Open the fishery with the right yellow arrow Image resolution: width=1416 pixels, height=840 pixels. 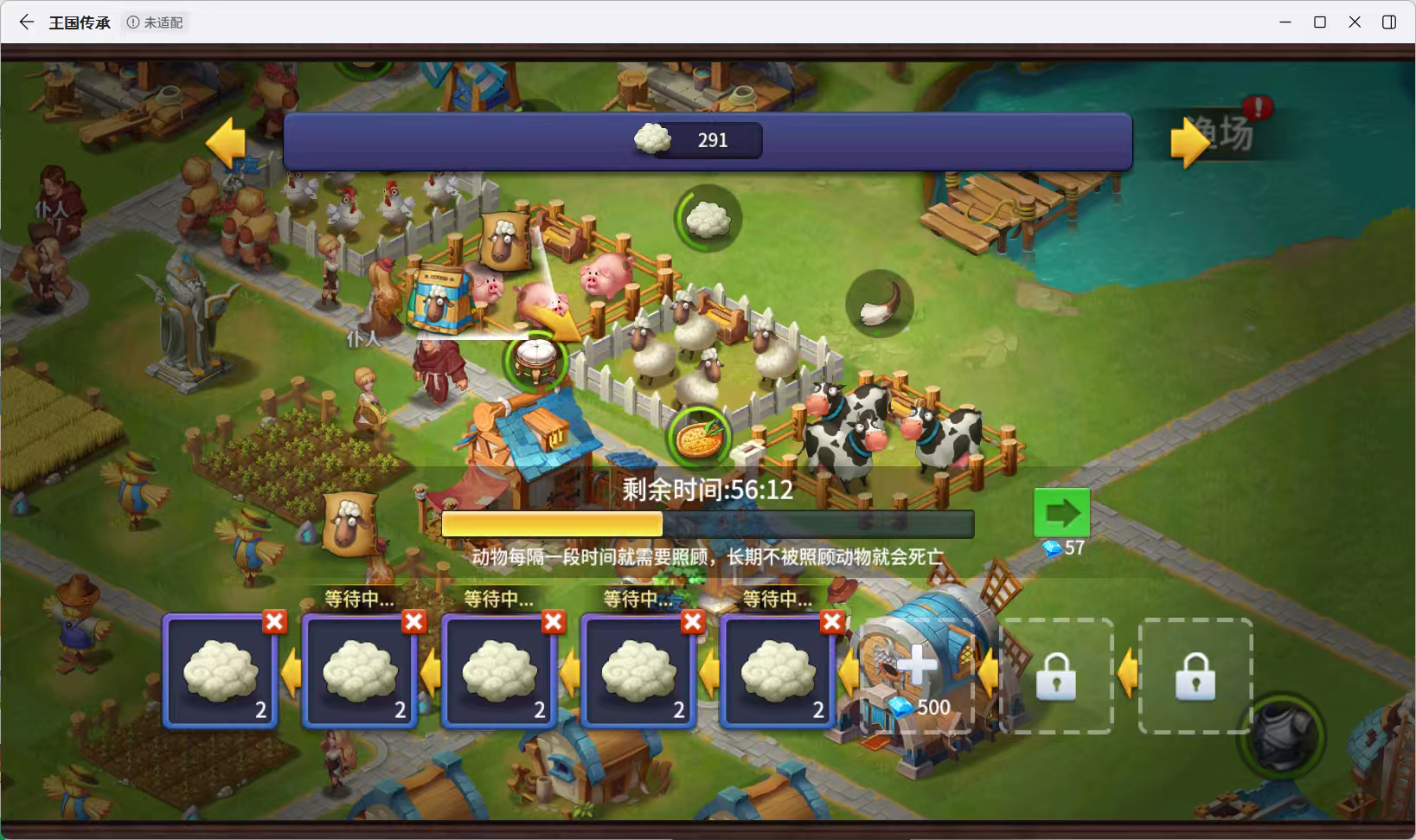point(1191,141)
